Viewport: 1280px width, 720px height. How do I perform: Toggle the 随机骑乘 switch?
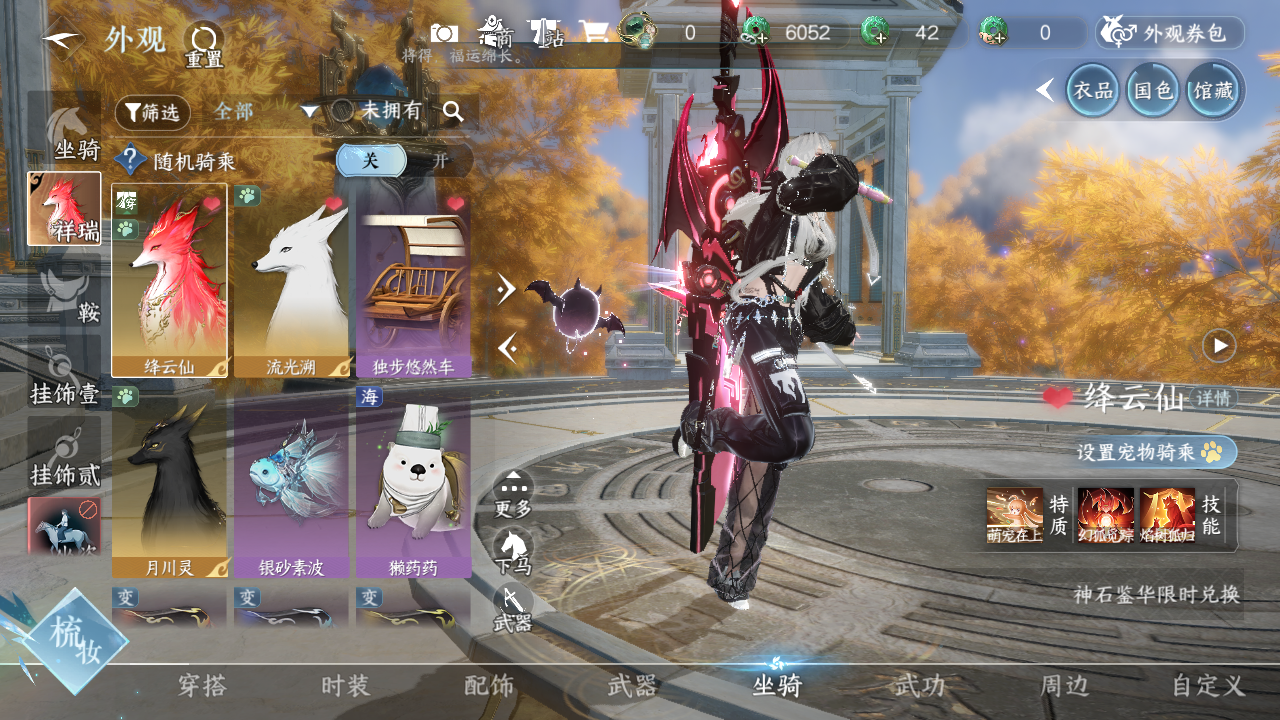[x=403, y=160]
